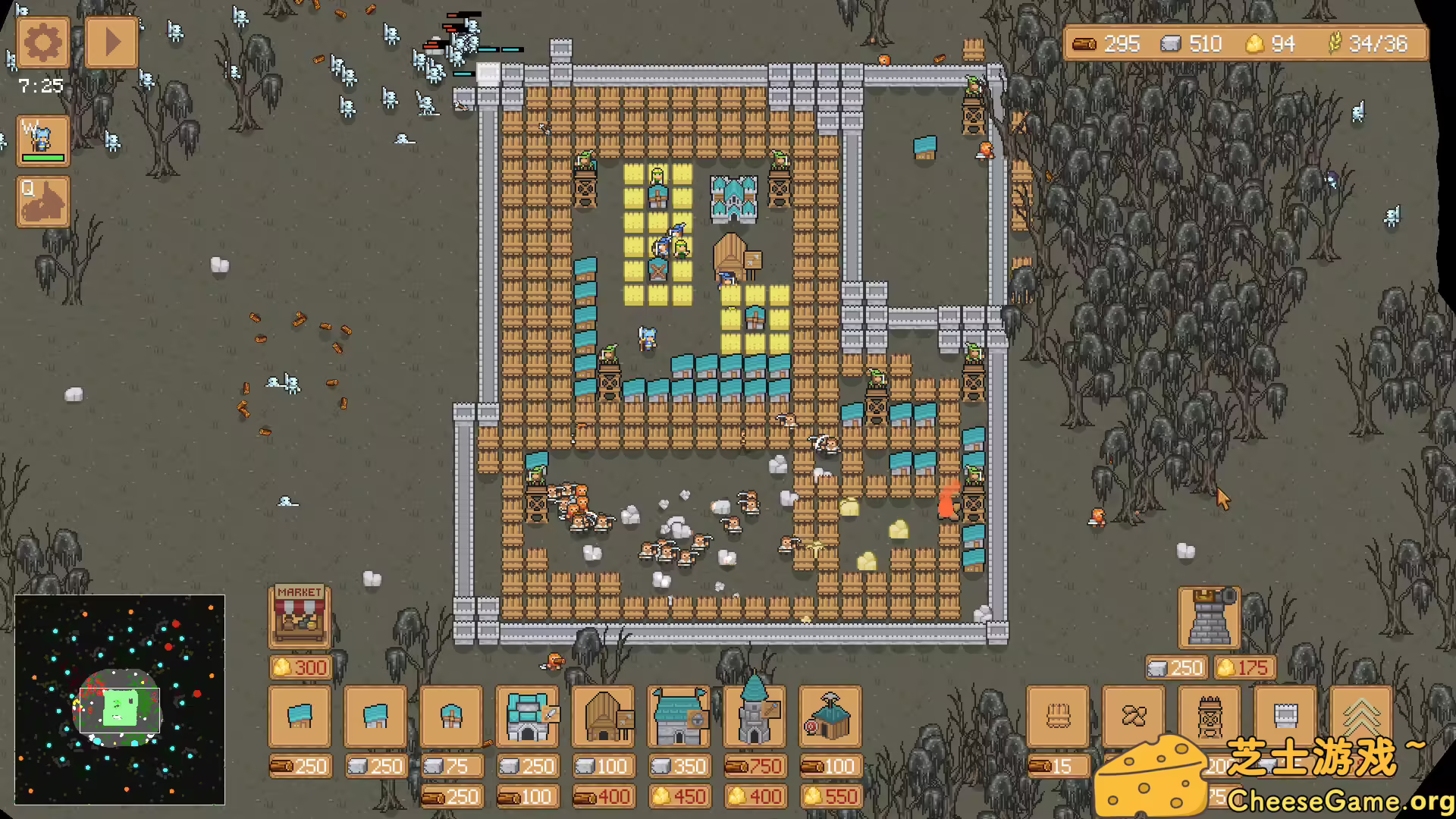Pick the wooden archery hut with arrow sign
This screenshot has width=1456, height=819.
pyautogui.click(x=603, y=717)
